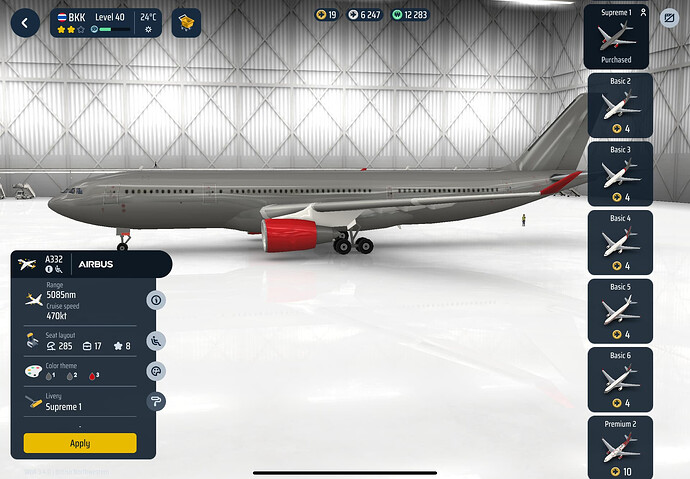Choose the Basic 2 livery

(620, 105)
